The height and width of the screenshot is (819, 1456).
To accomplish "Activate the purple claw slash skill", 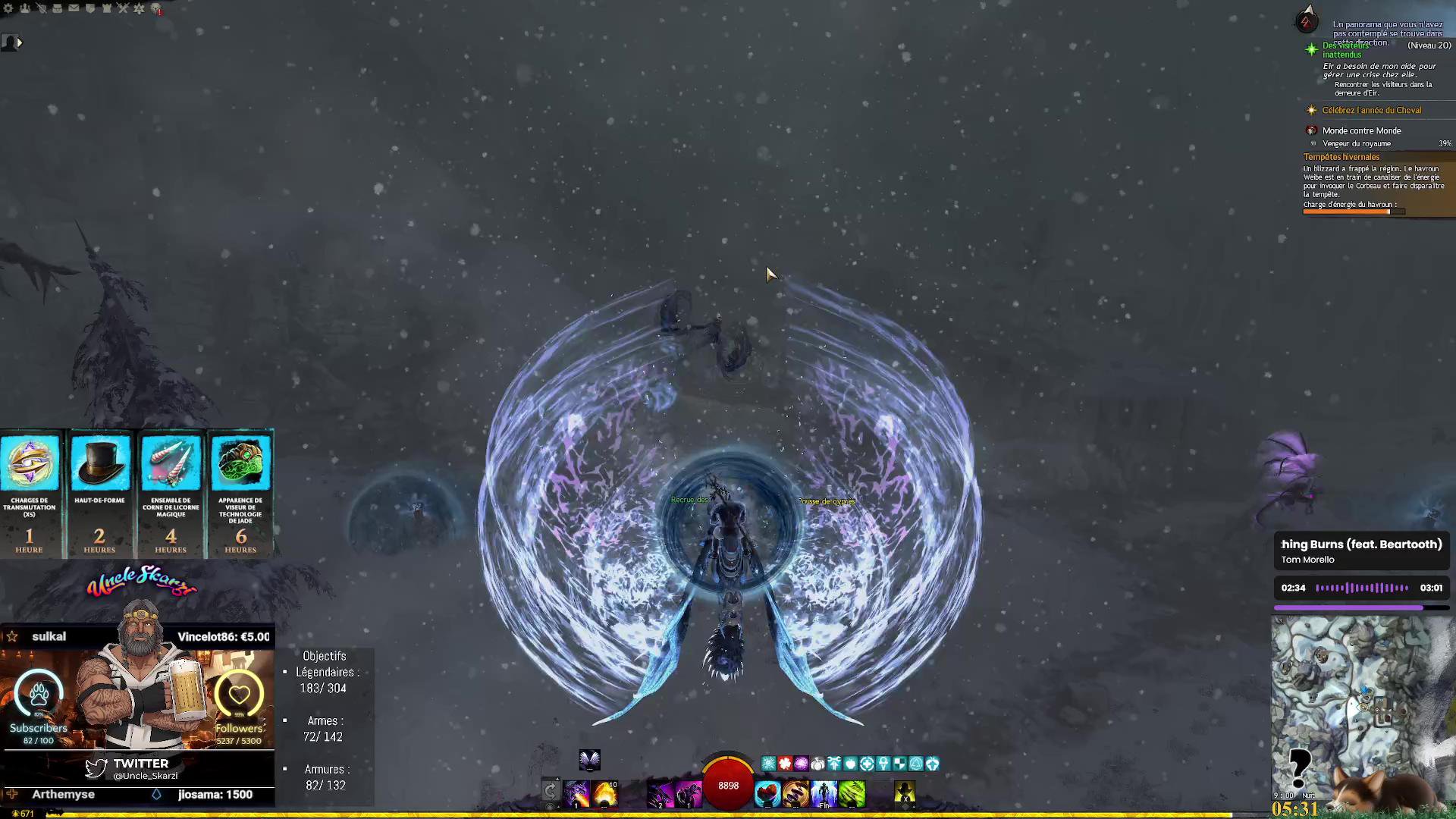I will click(660, 793).
